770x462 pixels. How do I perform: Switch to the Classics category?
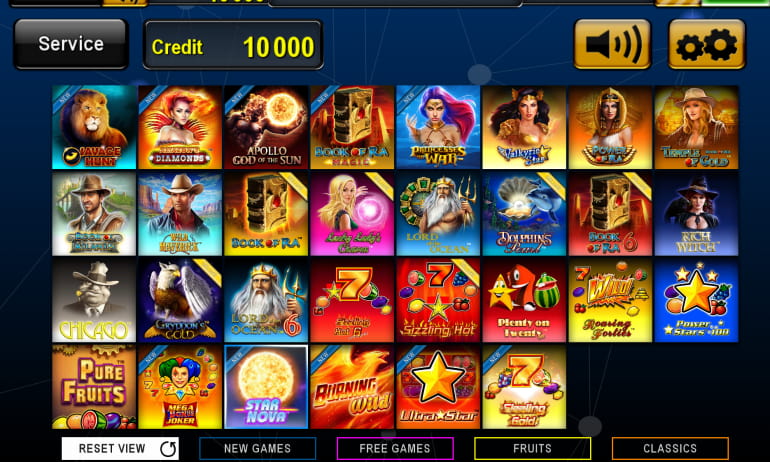click(670, 449)
